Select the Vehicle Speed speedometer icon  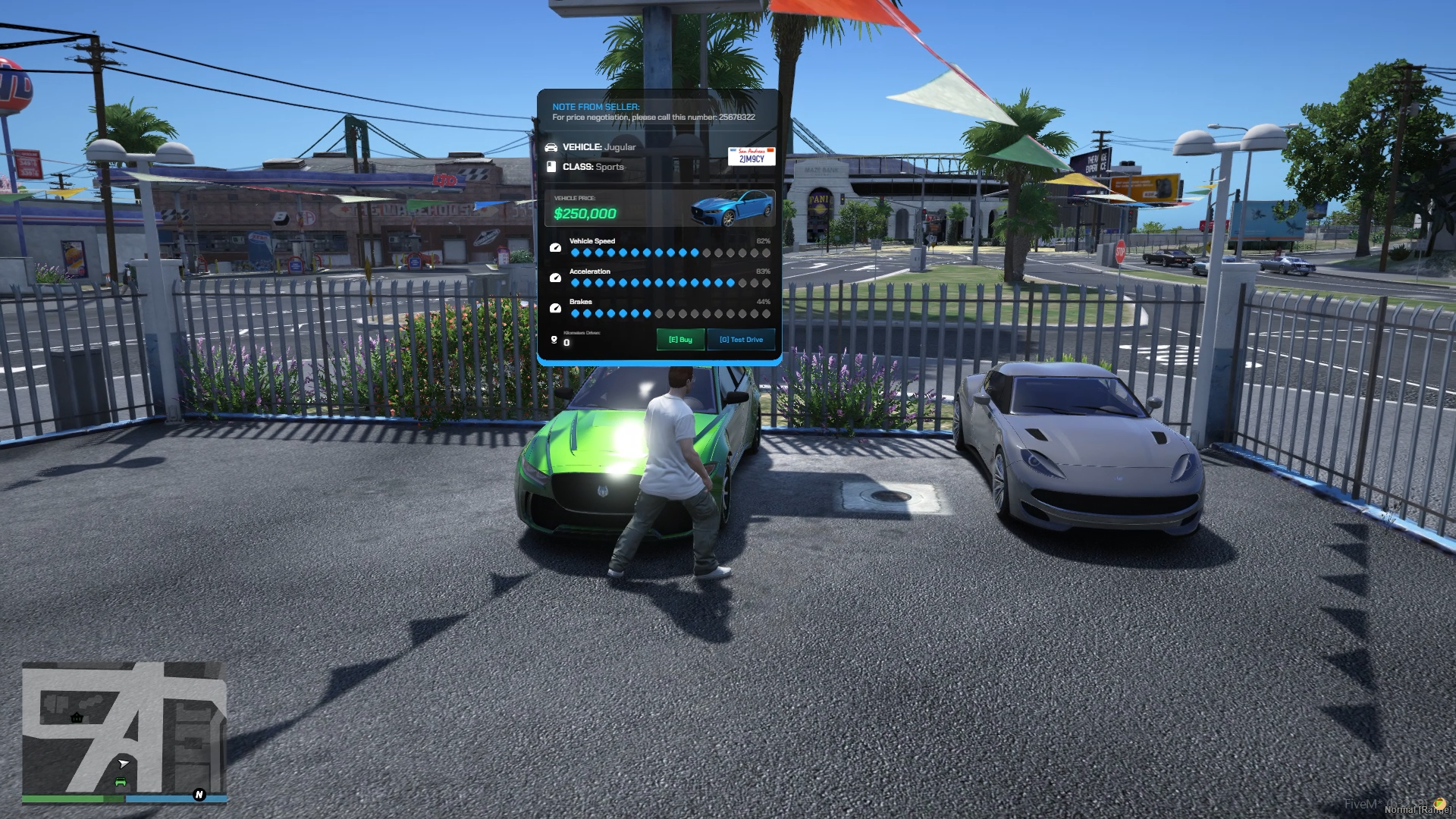[554, 246]
